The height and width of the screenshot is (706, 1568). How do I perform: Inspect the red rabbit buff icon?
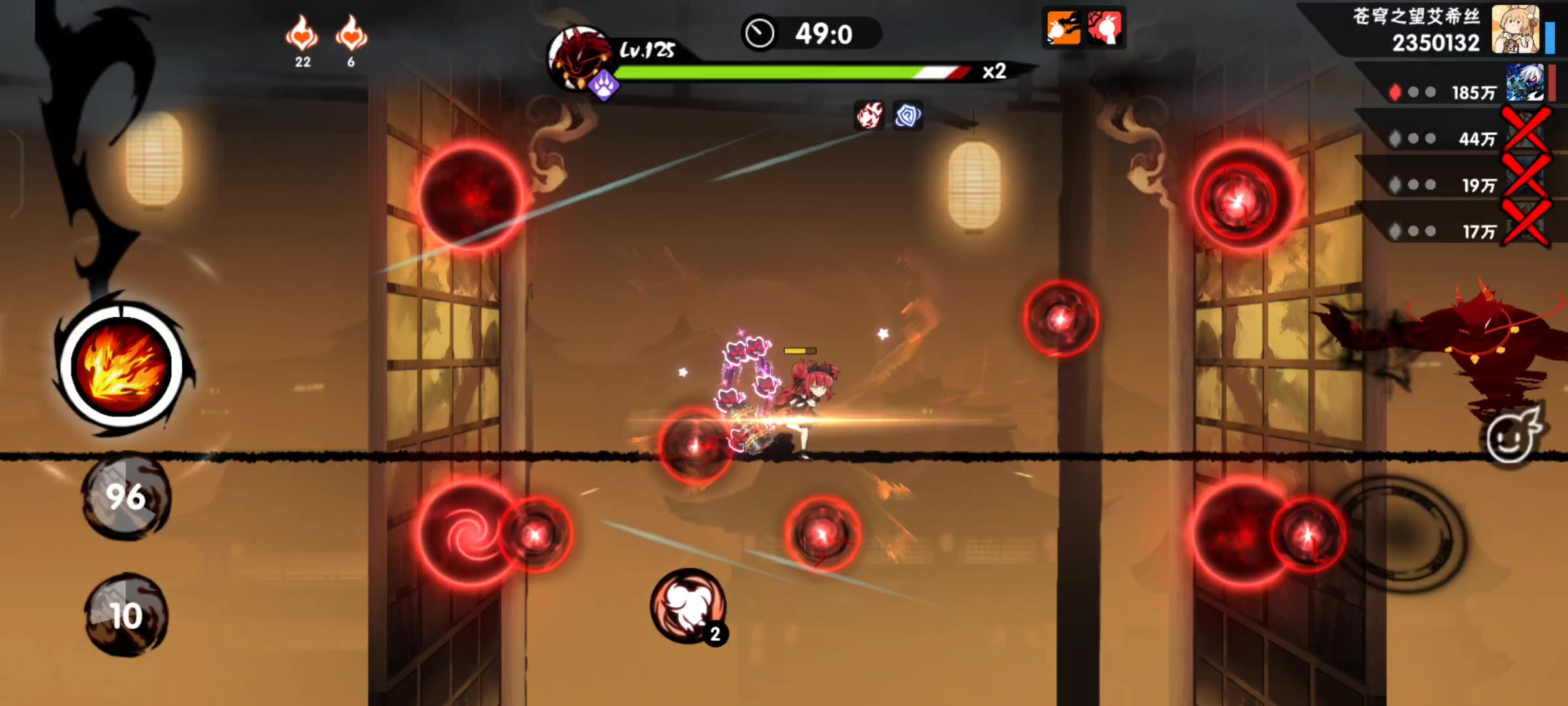1105,28
